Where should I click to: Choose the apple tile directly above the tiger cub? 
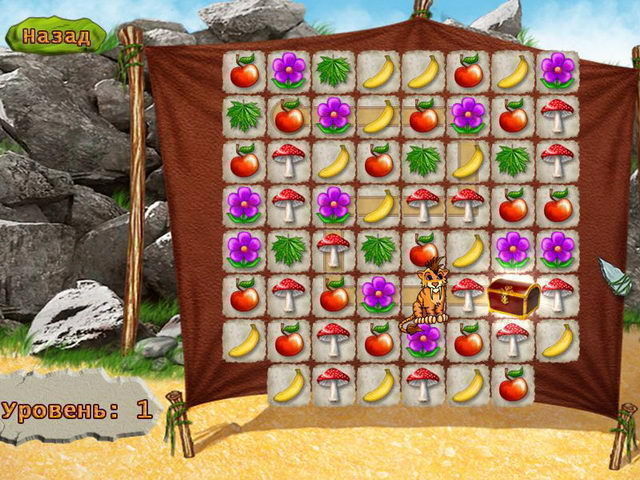point(423,250)
